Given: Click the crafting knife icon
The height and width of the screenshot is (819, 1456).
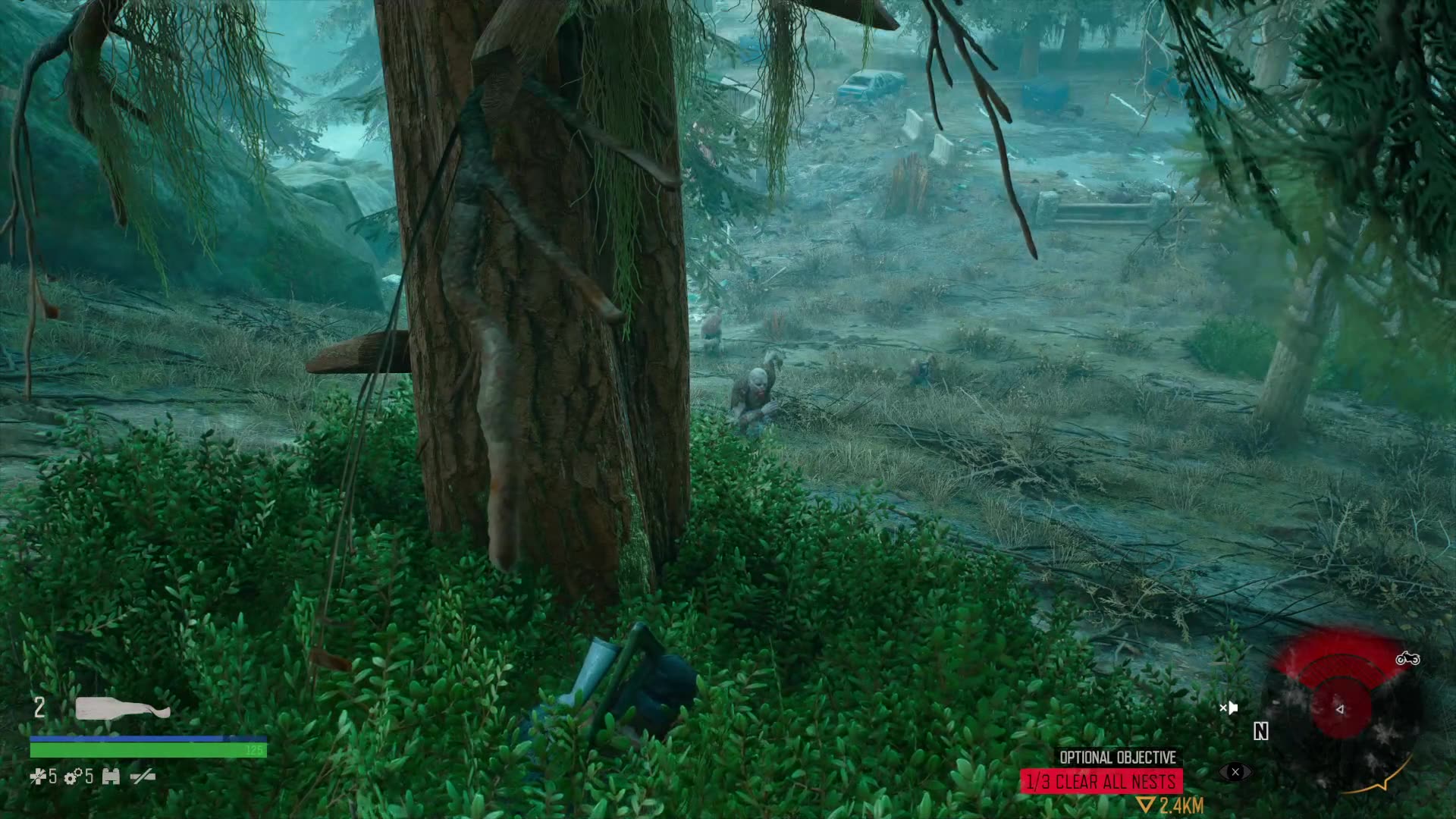Looking at the screenshot, I should 143,777.
